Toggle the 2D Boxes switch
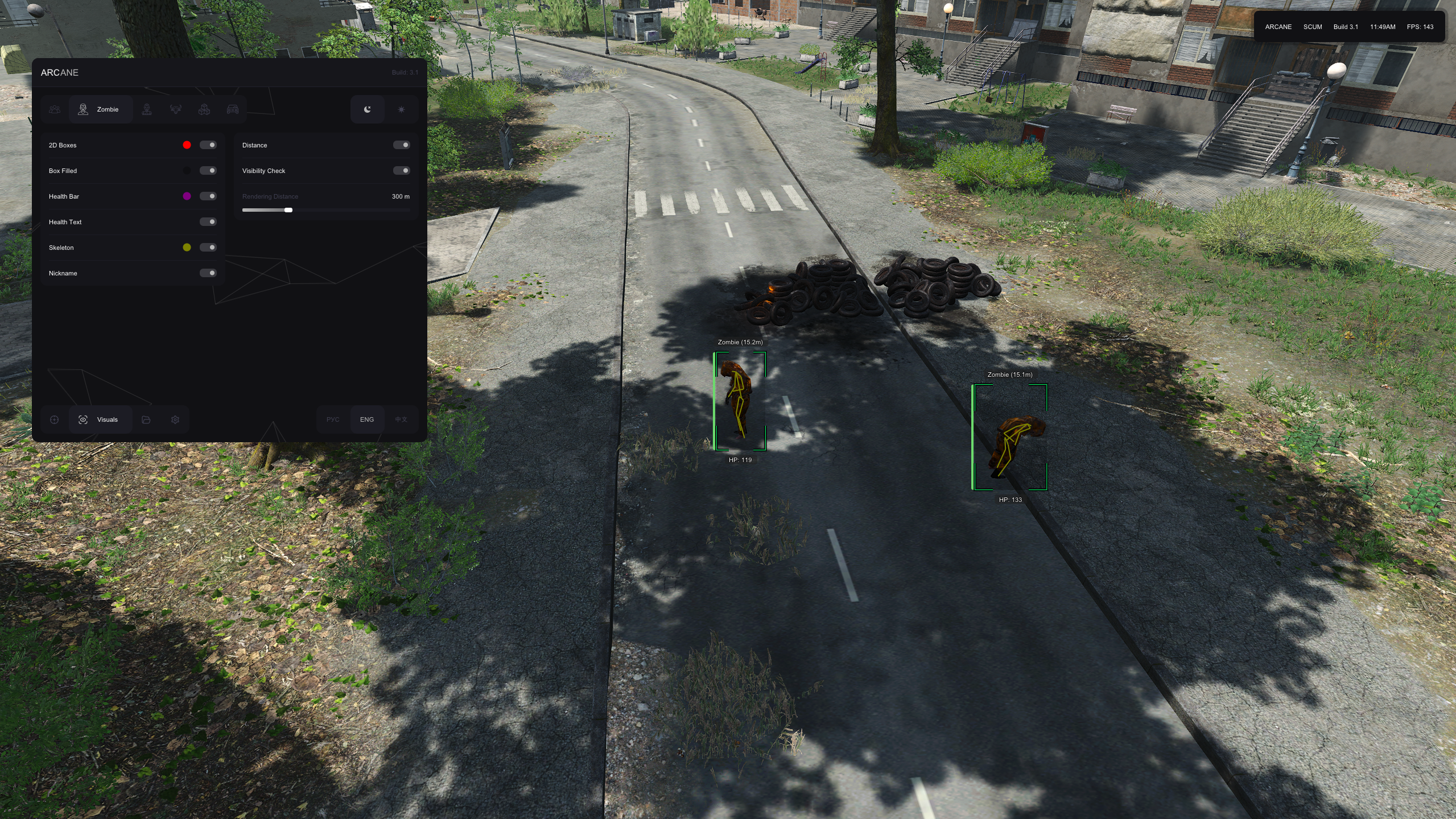 tap(208, 145)
